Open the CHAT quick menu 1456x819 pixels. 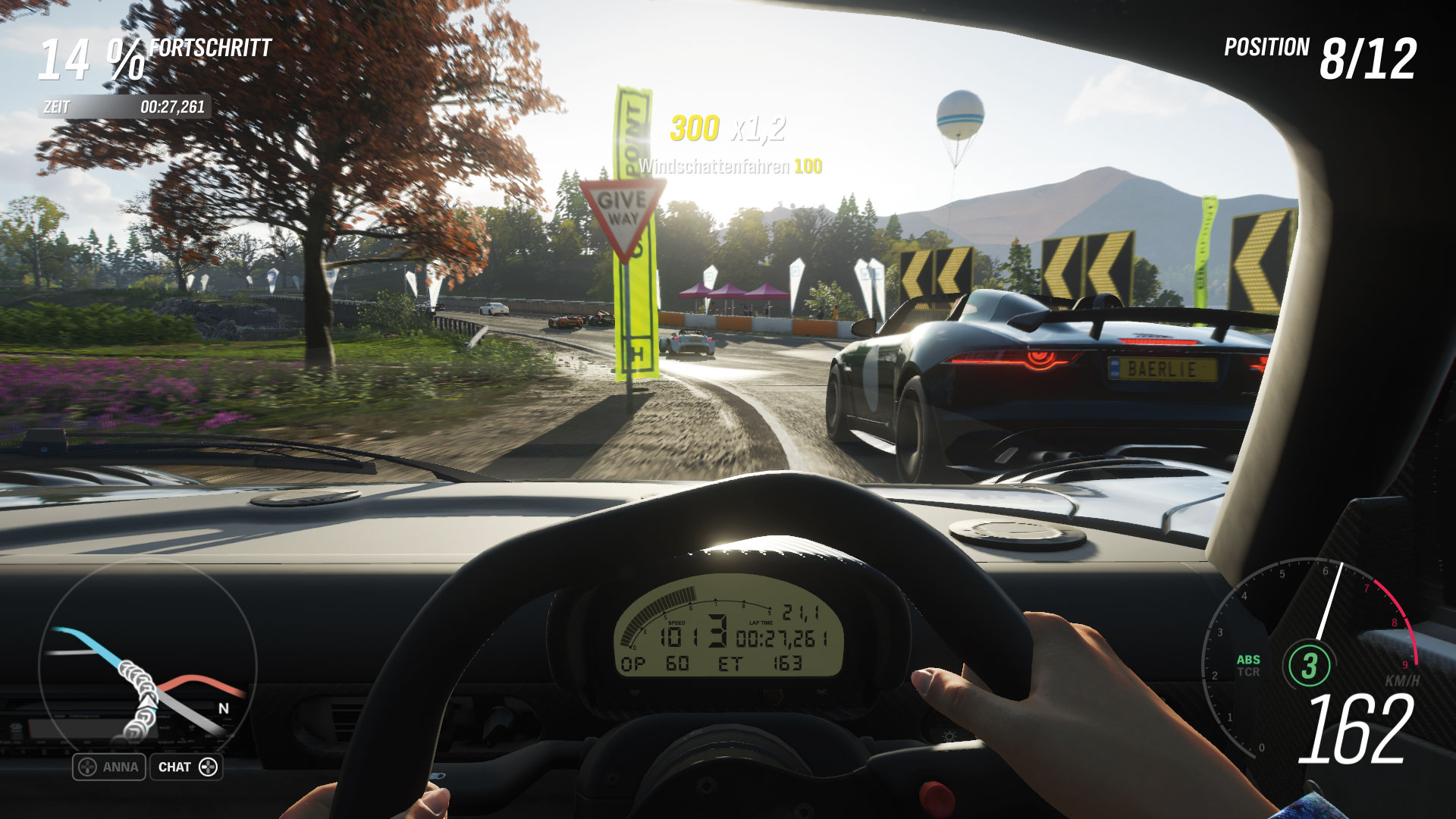(187, 767)
